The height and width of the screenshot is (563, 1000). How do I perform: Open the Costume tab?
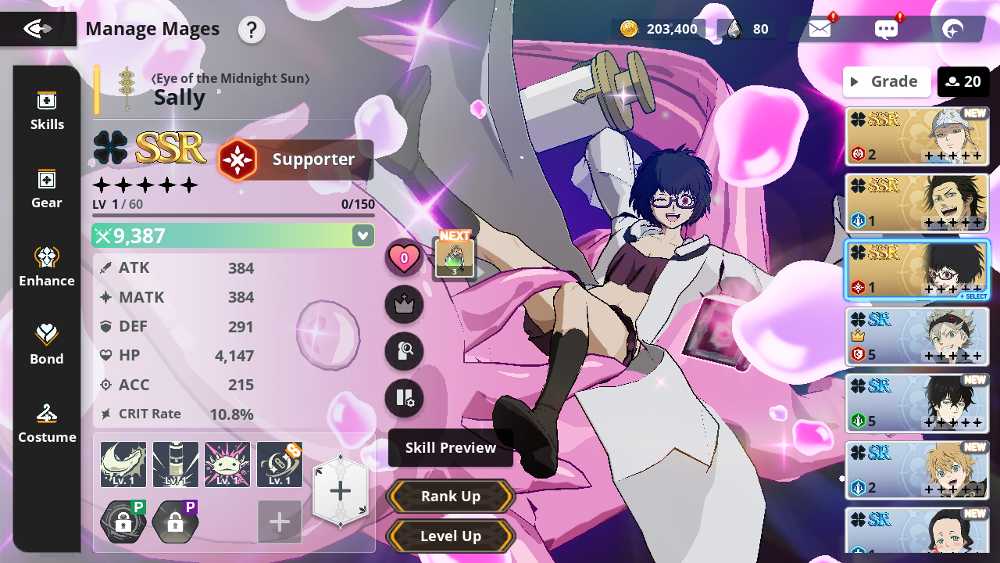pos(46,423)
